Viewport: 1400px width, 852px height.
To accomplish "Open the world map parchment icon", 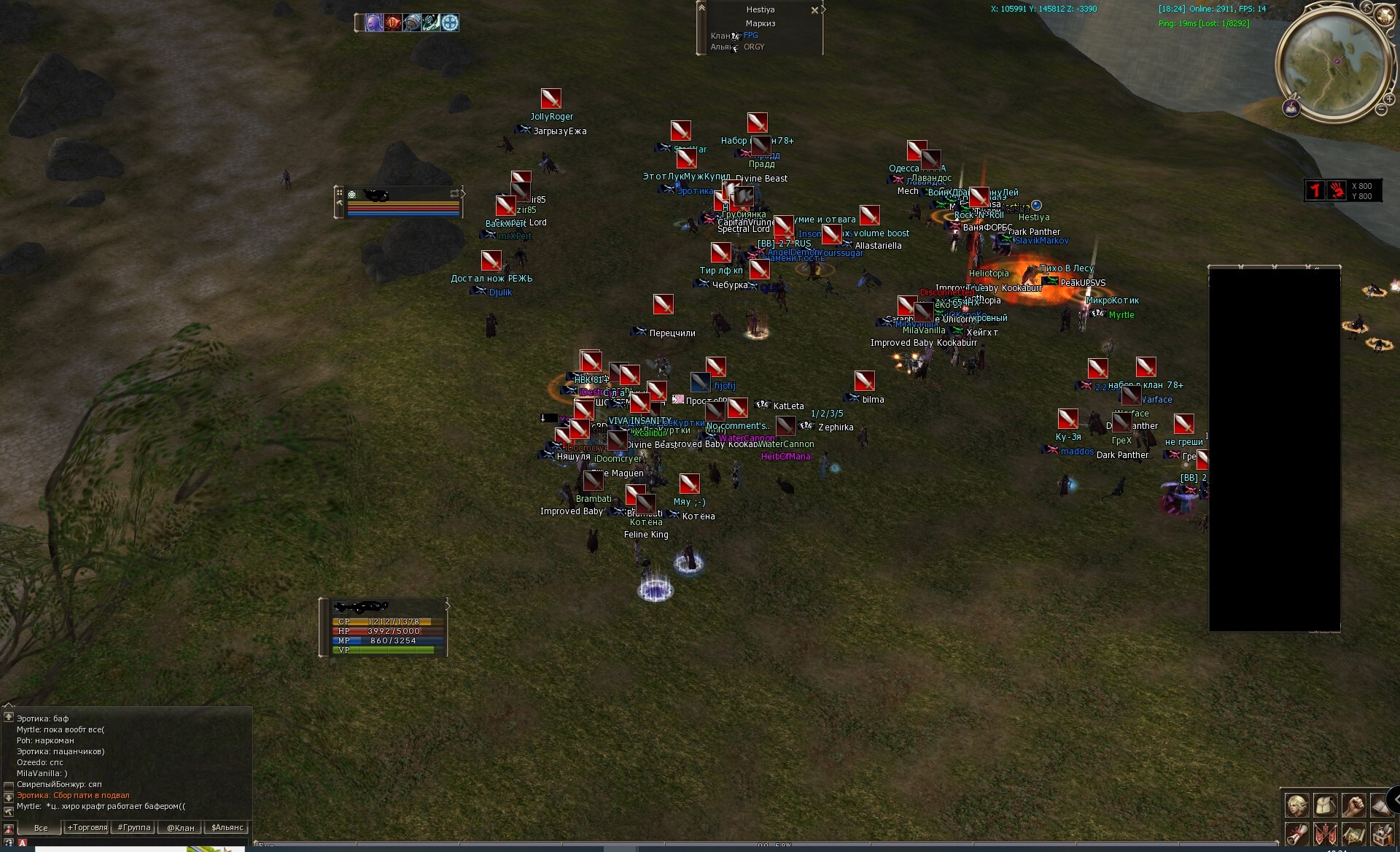I will [x=1353, y=834].
